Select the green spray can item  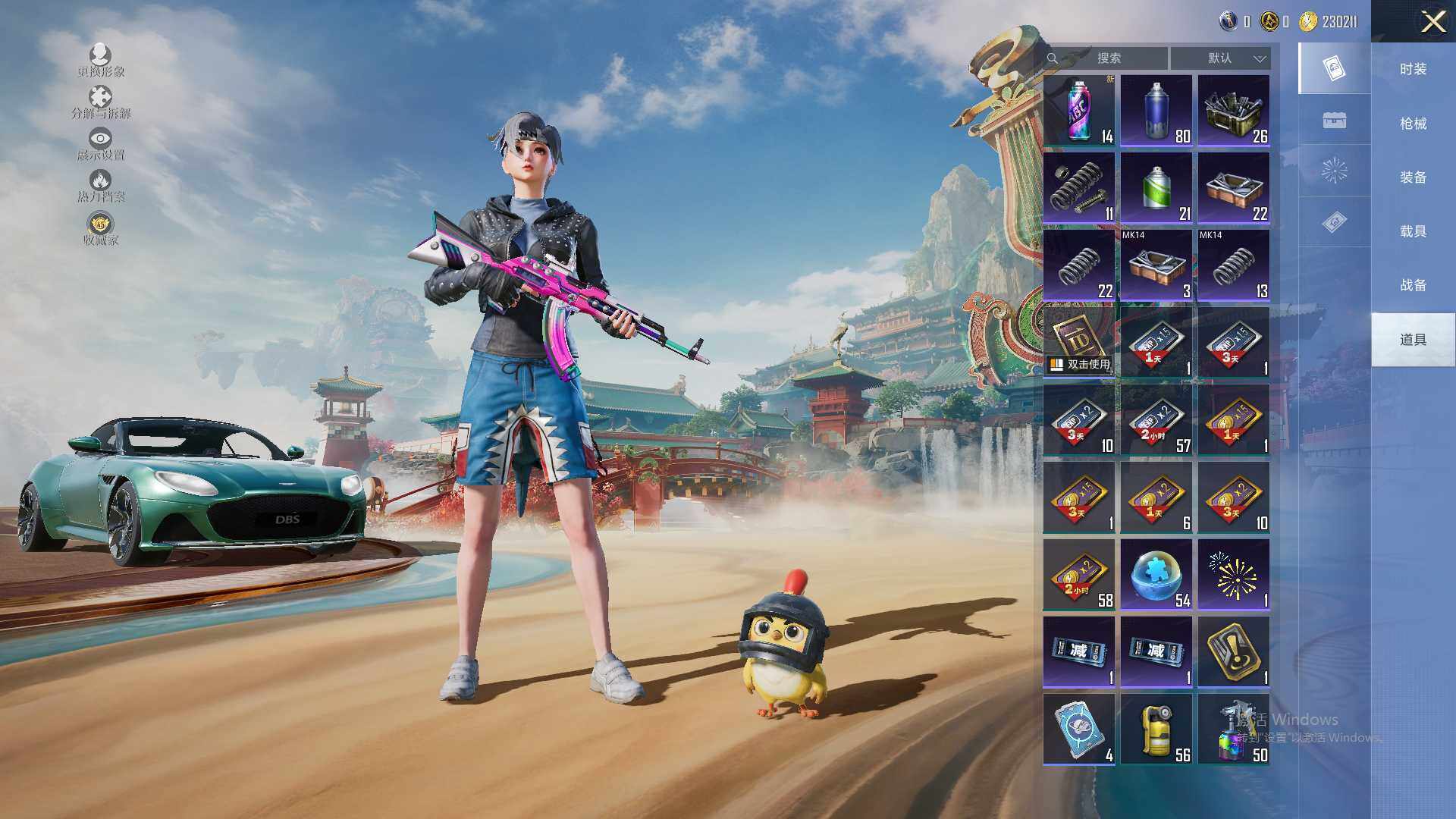(x=1156, y=188)
